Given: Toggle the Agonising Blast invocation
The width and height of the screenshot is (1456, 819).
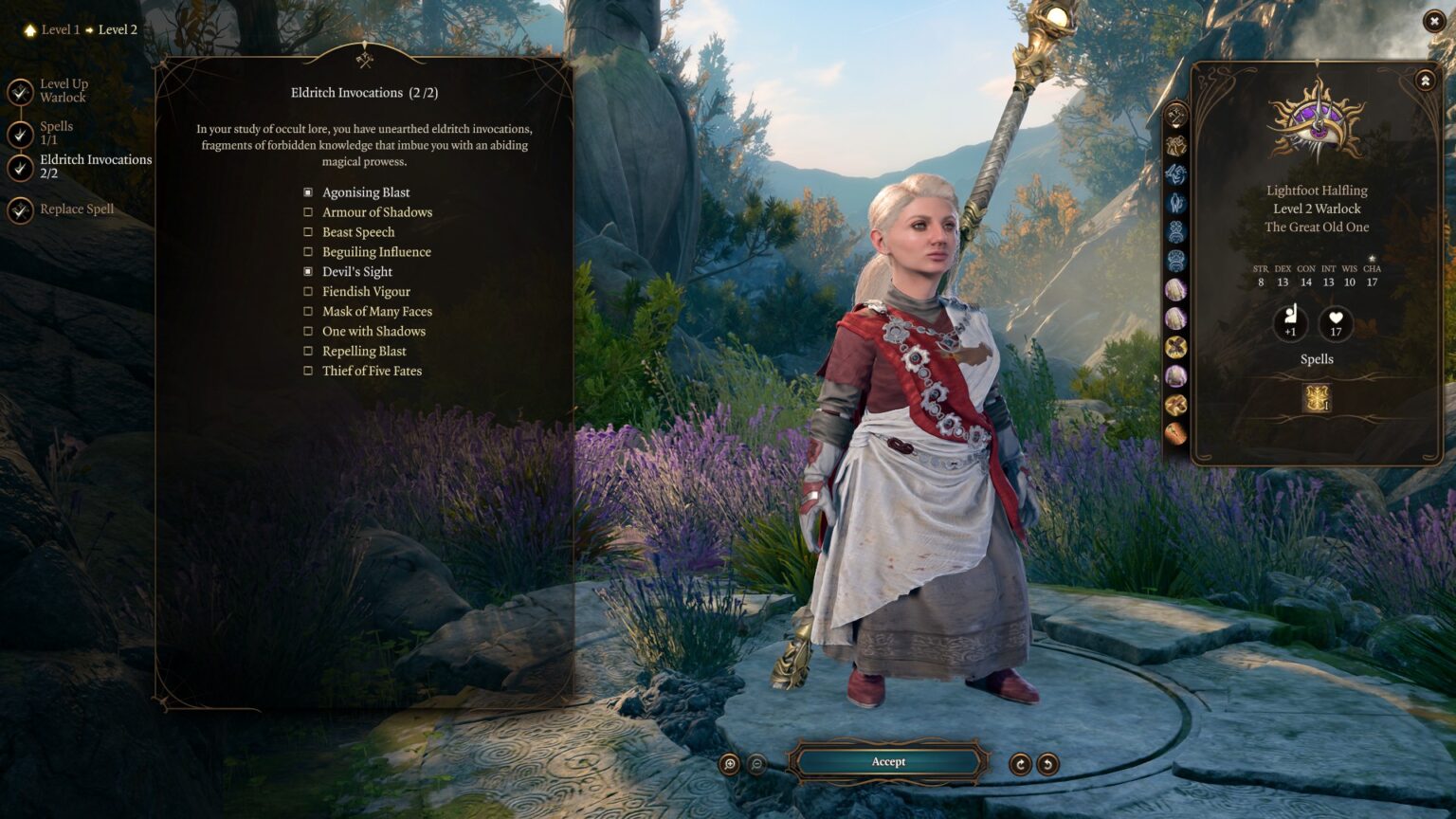Looking at the screenshot, I should point(308,192).
